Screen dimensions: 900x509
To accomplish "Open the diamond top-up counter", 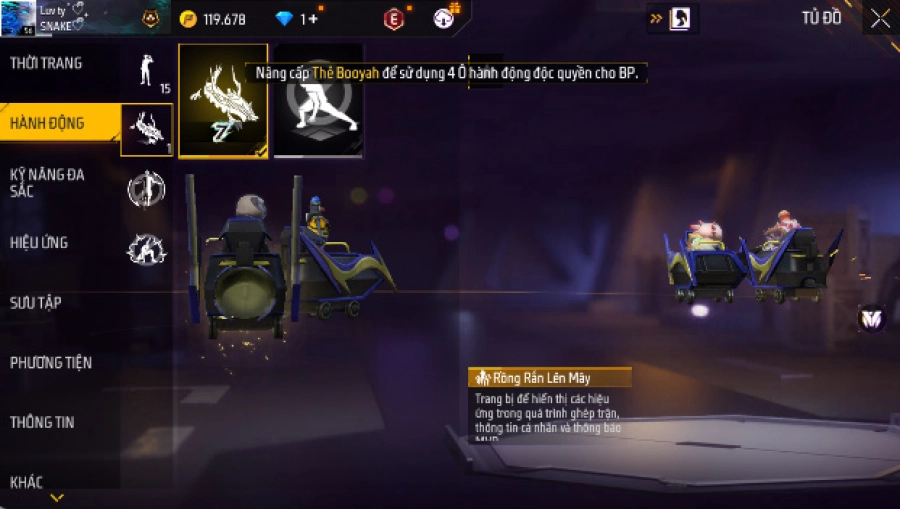I will (x=297, y=19).
